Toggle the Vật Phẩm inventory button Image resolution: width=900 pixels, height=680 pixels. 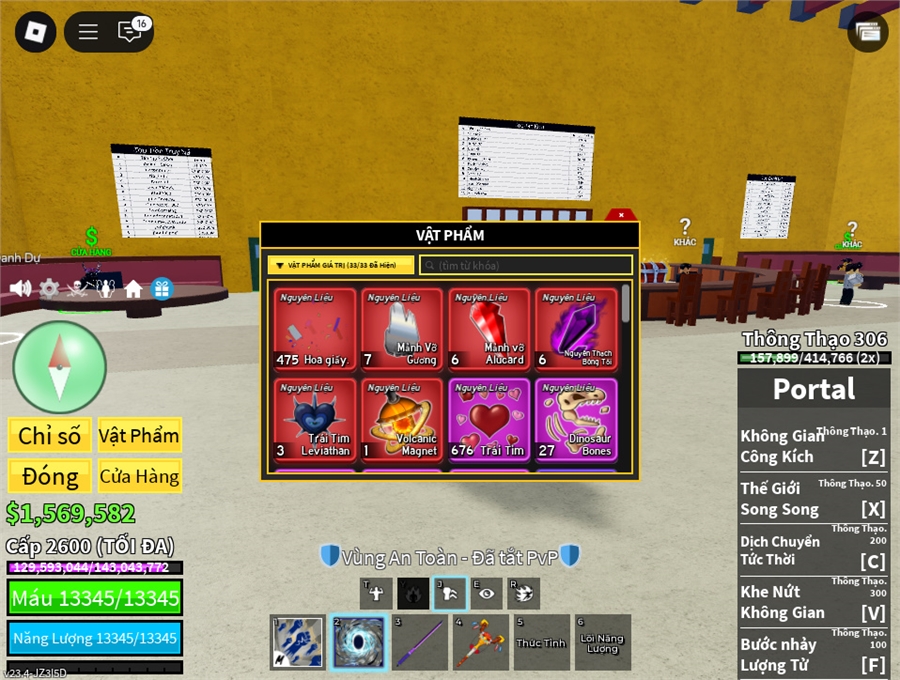coord(139,436)
